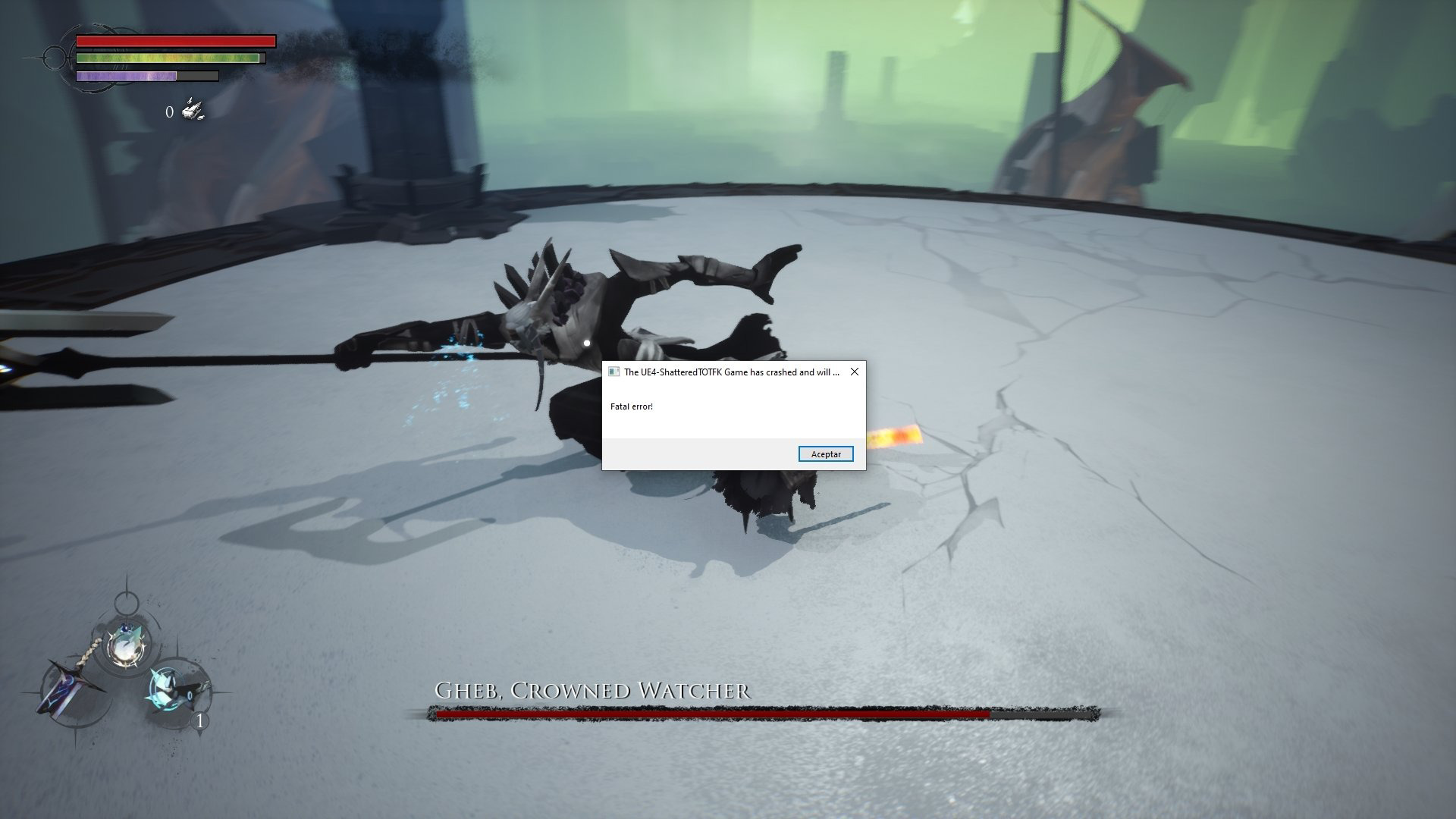The image size is (1456, 819).
Task: Select the glowing white orb item slot
Action: pyautogui.click(x=124, y=645)
